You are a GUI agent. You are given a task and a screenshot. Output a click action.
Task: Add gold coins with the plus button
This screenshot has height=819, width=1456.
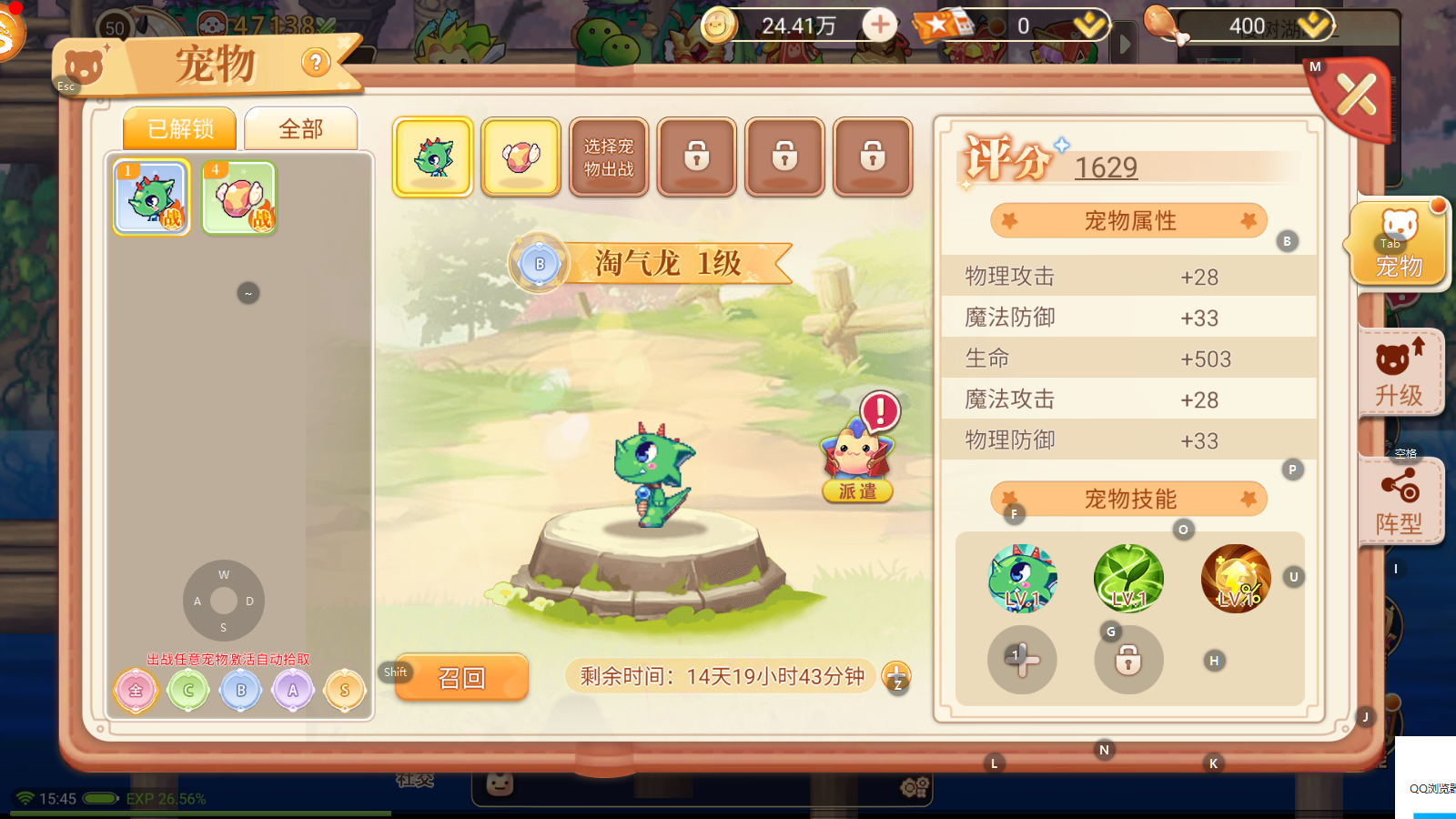point(879,25)
